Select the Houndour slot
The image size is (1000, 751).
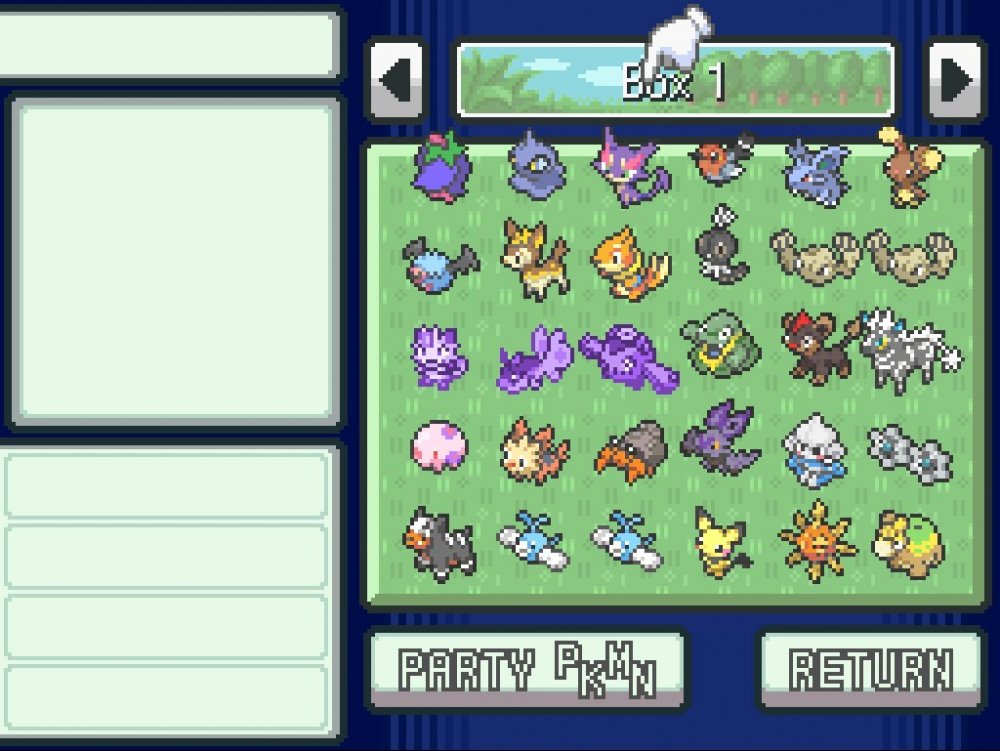(440, 543)
